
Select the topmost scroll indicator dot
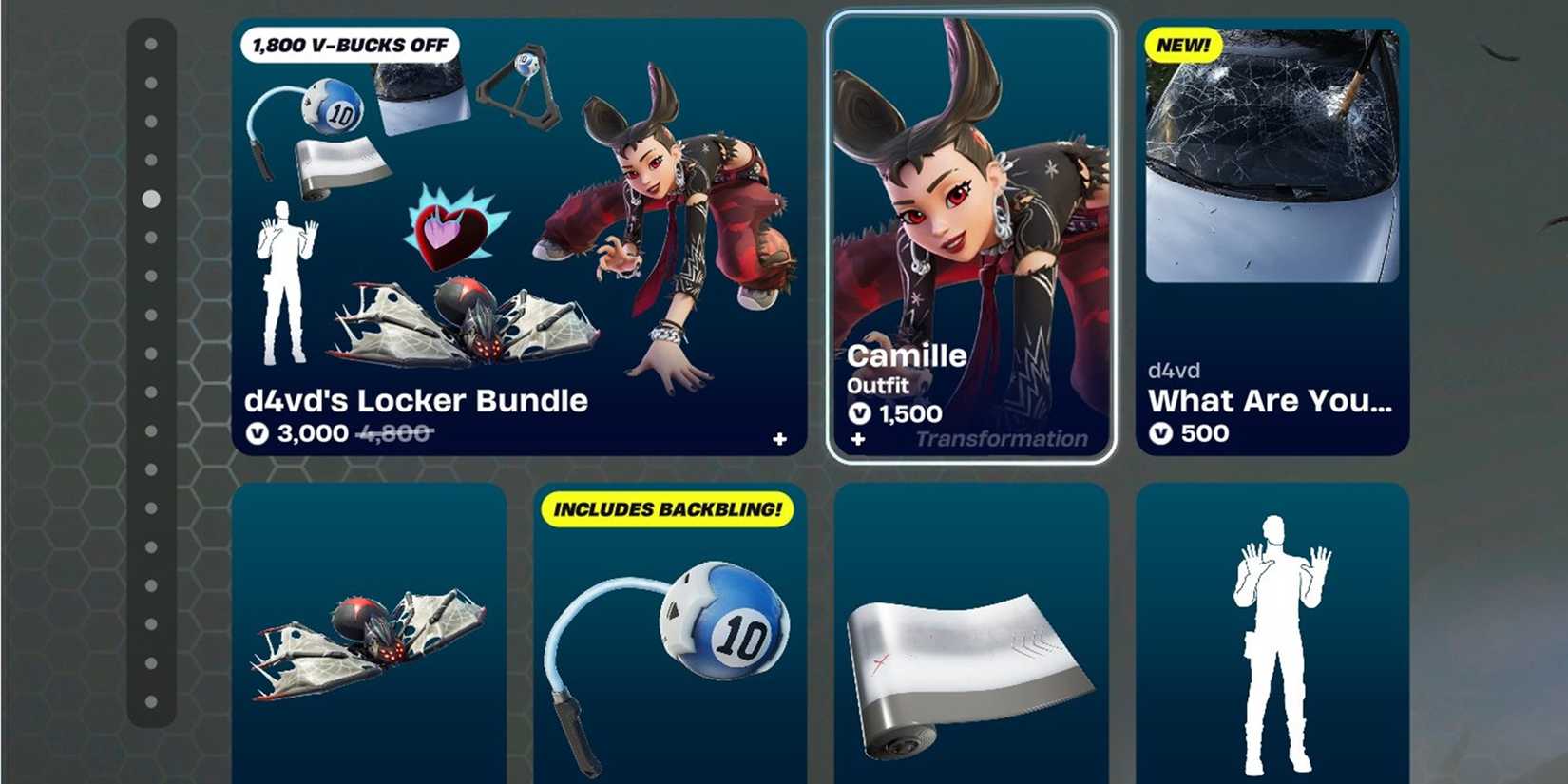tap(152, 45)
